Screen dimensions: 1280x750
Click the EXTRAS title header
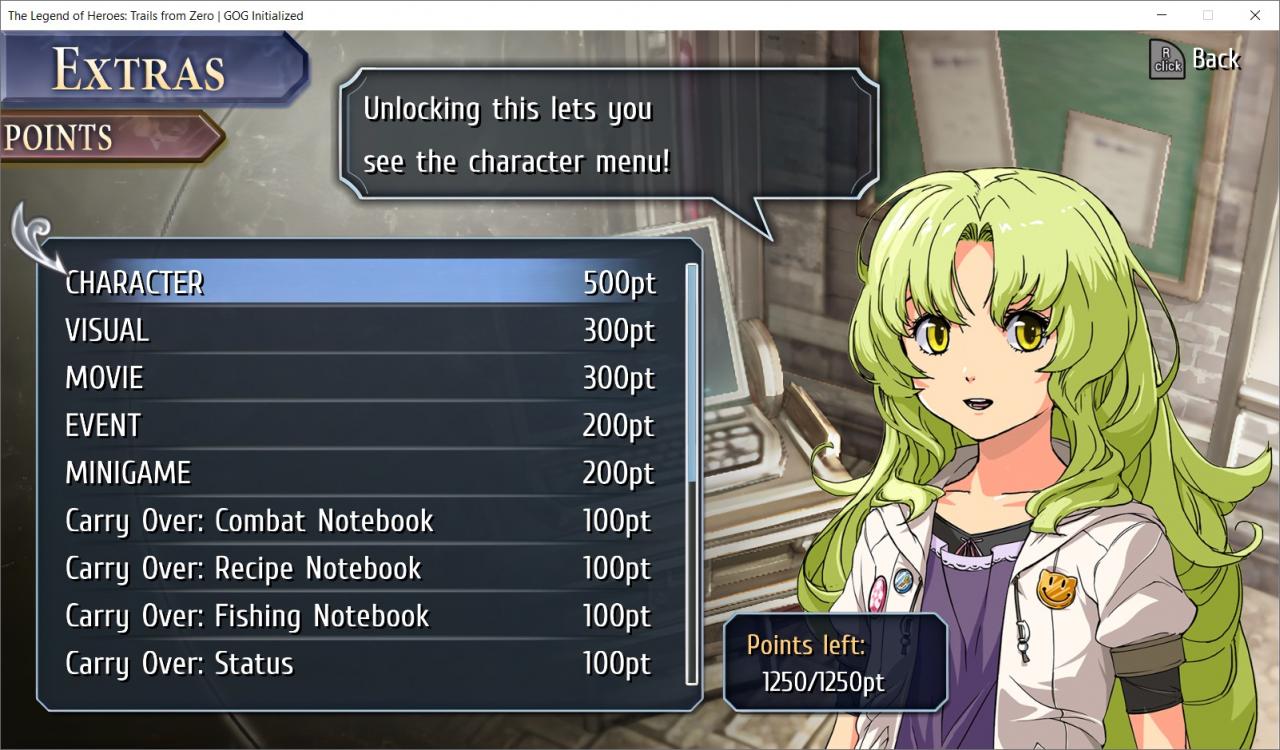point(140,70)
